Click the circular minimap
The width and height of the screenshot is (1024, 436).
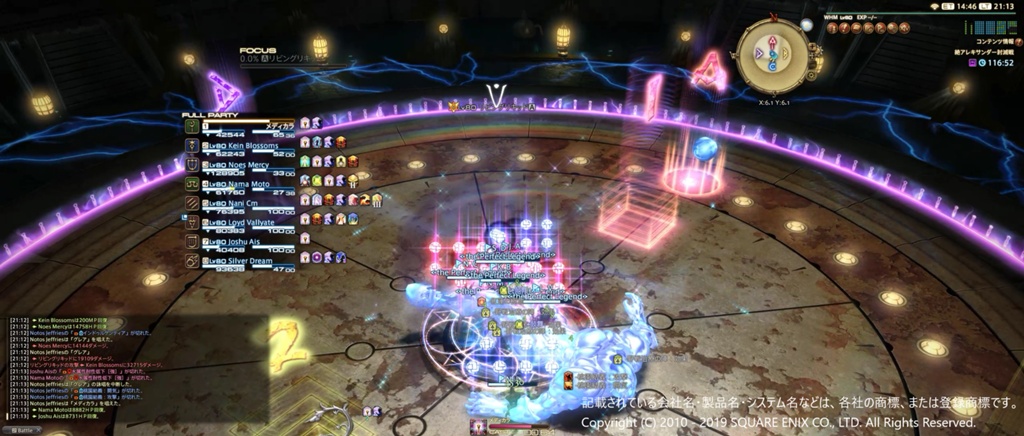click(x=770, y=55)
